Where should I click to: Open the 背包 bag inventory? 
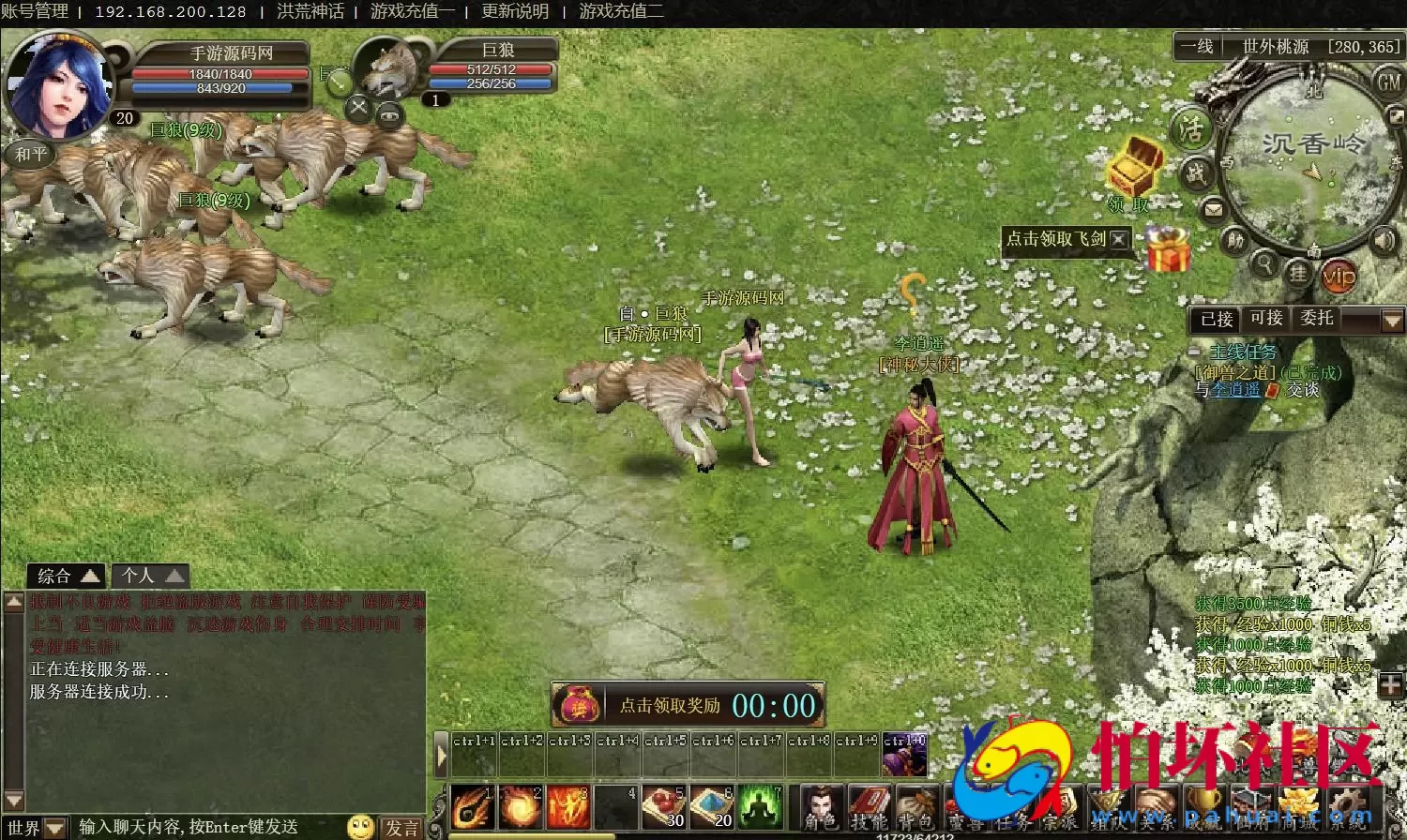click(915, 808)
